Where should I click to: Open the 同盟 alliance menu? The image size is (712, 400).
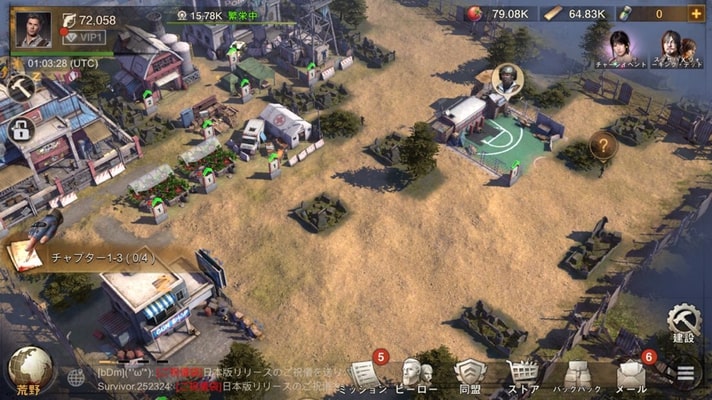pos(469,374)
